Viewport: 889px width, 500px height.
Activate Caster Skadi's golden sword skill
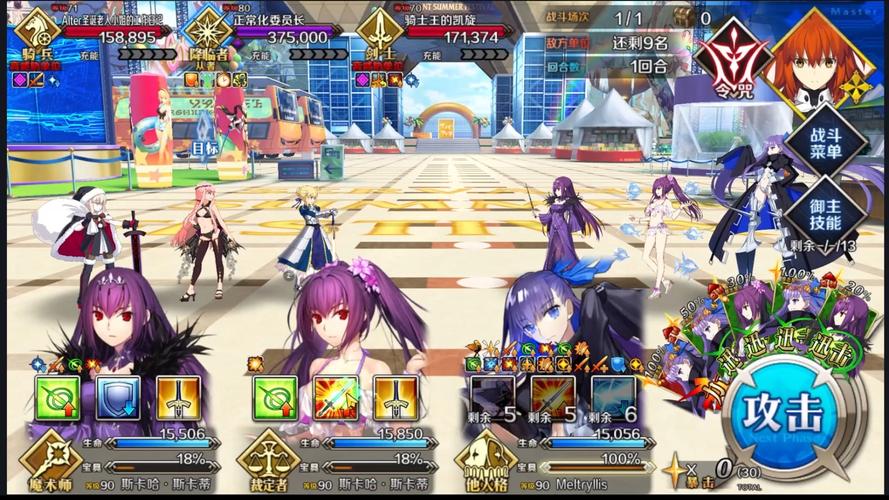coord(178,397)
